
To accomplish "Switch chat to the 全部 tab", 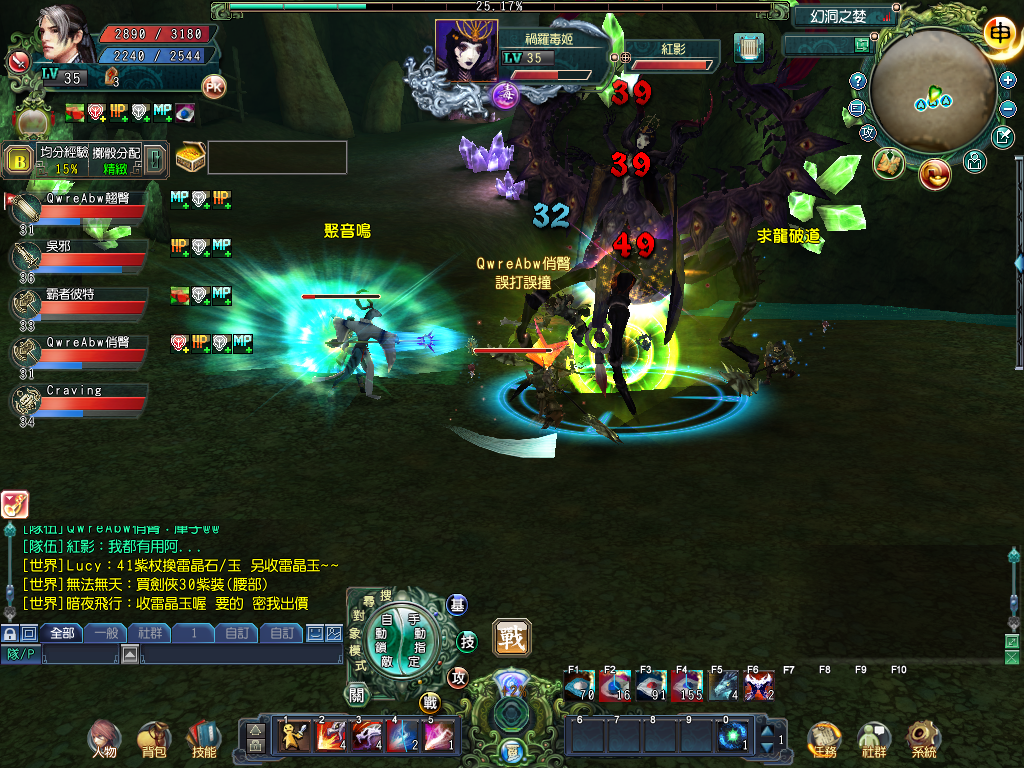I will [x=62, y=633].
